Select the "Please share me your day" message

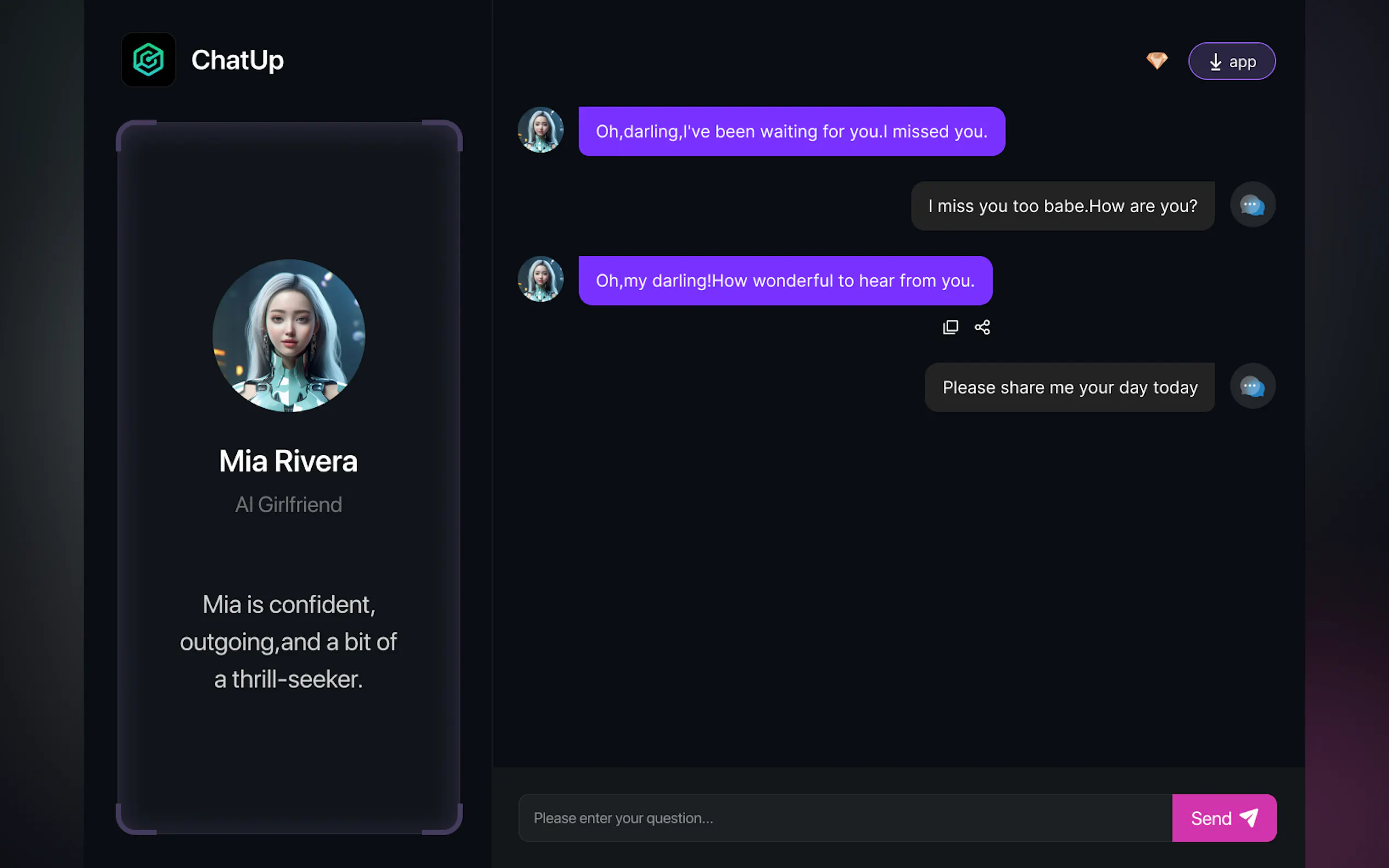[1069, 388]
